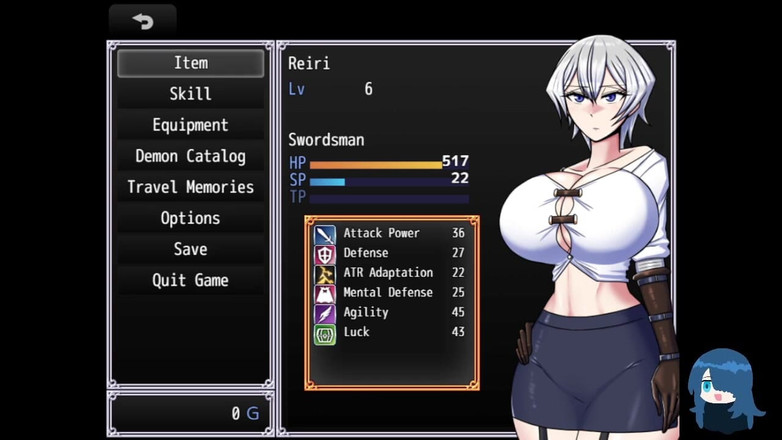Choose Save from the menu

pyautogui.click(x=190, y=249)
